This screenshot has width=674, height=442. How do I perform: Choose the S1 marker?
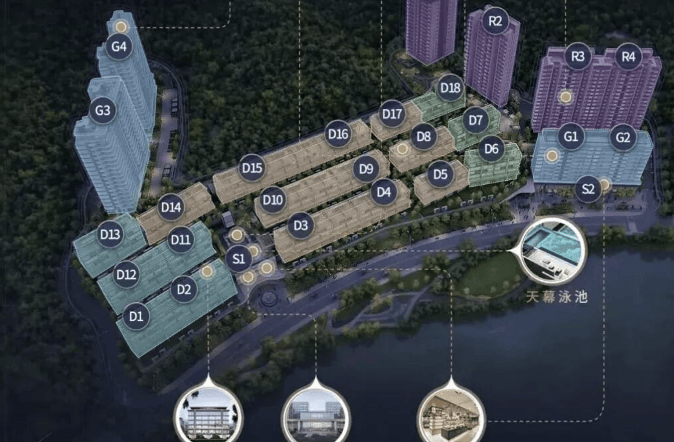239,259
